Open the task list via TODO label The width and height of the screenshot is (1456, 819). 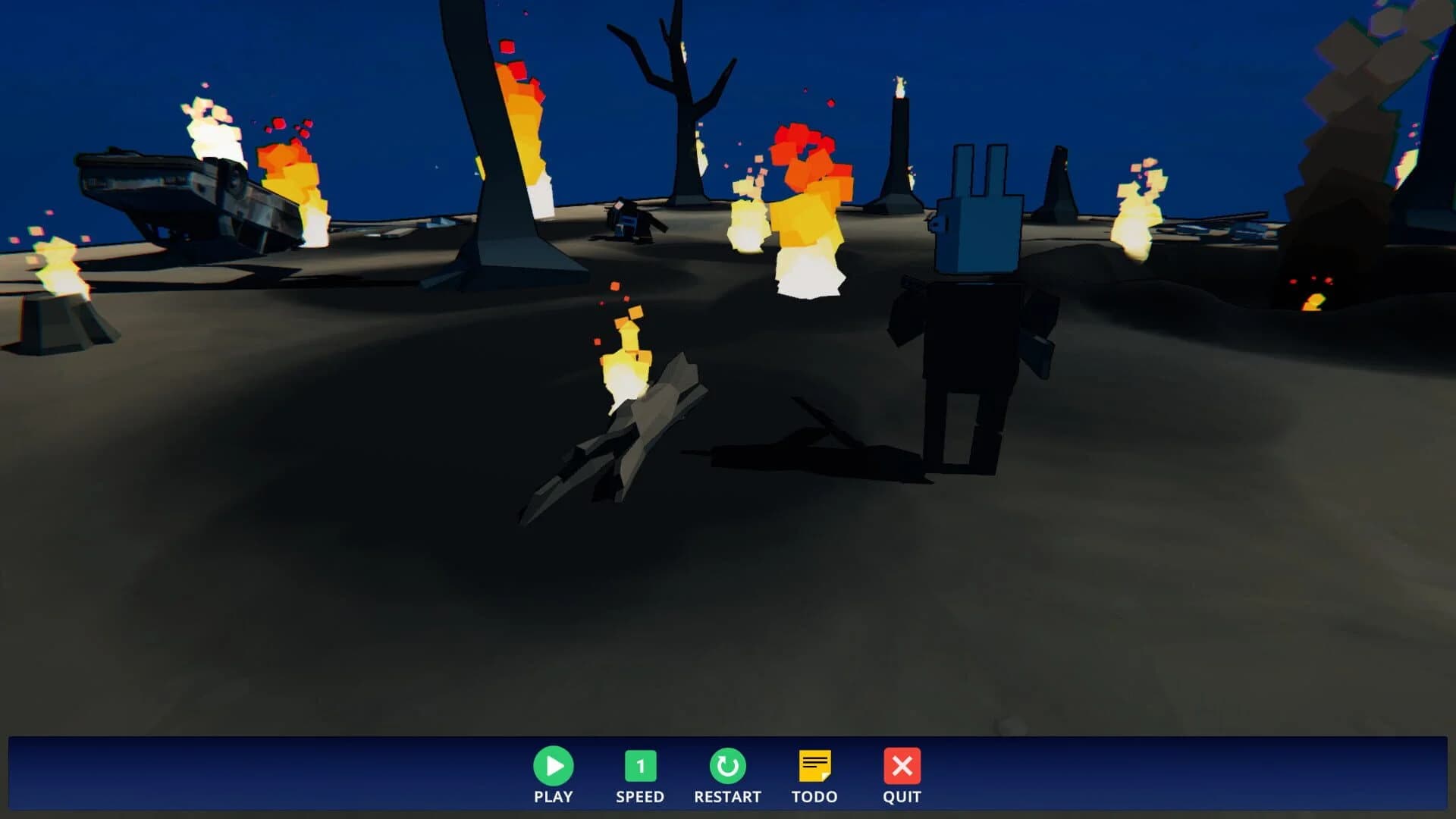click(x=814, y=797)
